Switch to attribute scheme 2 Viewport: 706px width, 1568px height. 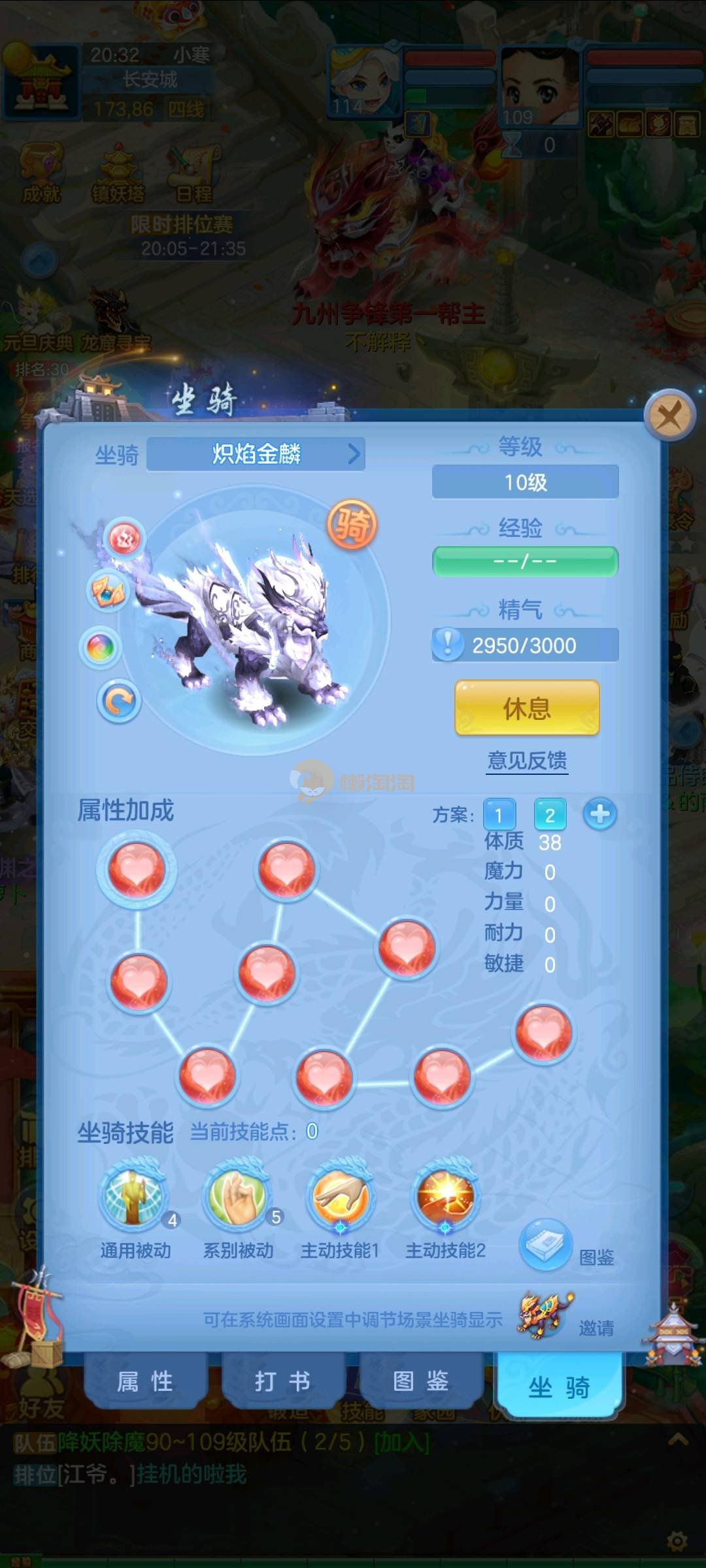tap(550, 815)
